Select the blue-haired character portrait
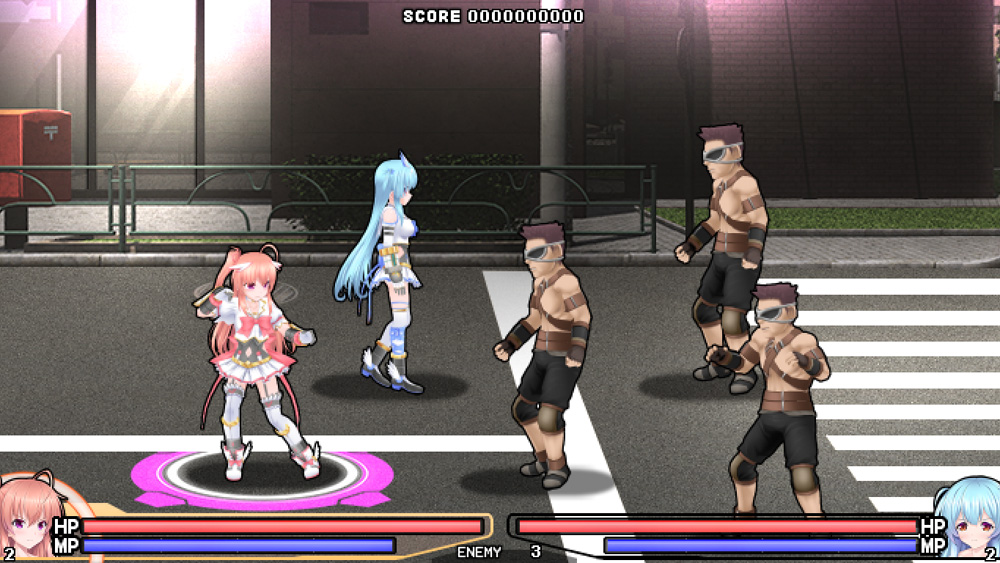The width and height of the screenshot is (1000, 563). (x=970, y=520)
